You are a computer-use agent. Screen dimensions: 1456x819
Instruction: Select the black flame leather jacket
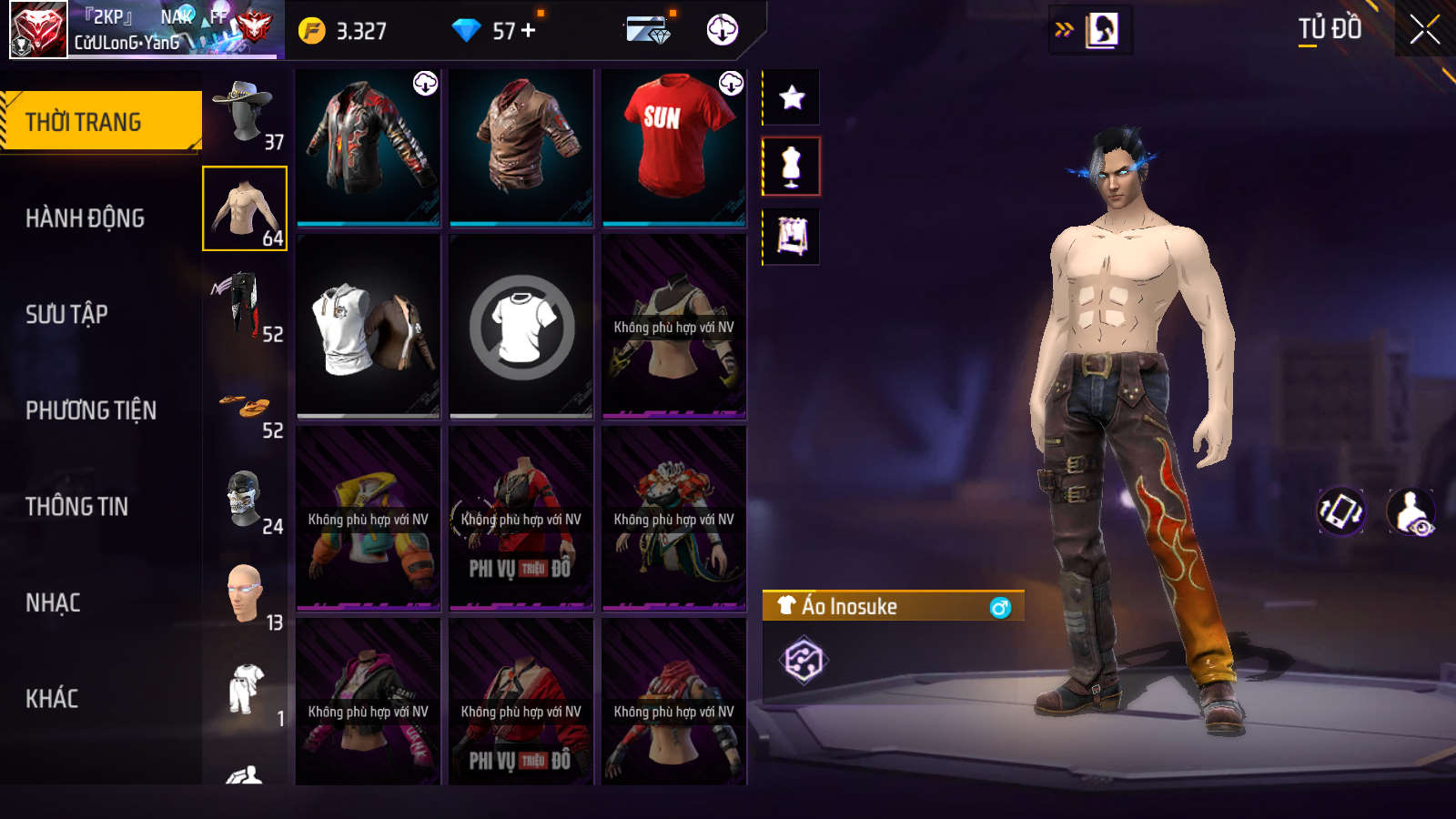pyautogui.click(x=368, y=146)
